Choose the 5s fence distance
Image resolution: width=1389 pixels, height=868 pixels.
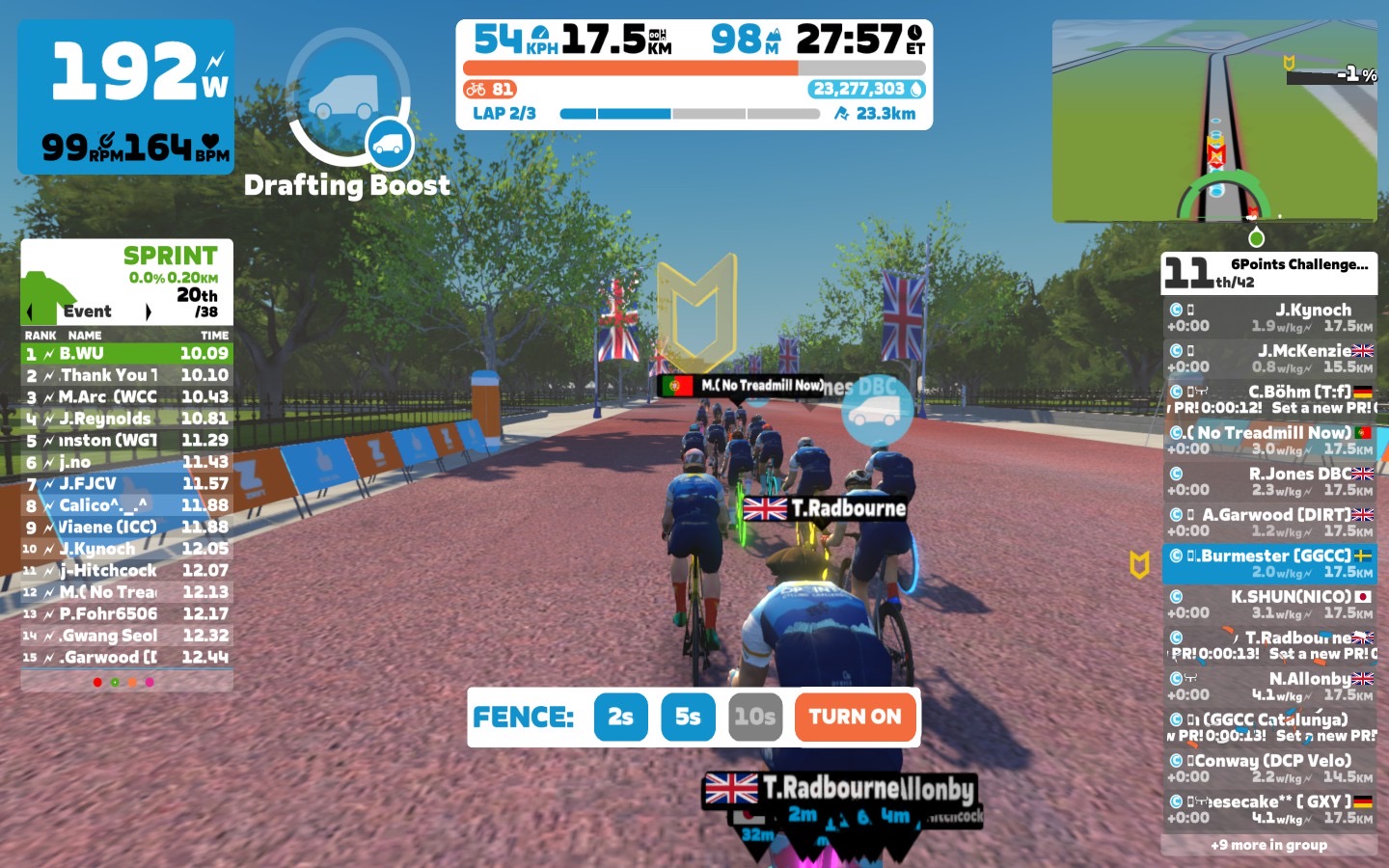coord(688,717)
